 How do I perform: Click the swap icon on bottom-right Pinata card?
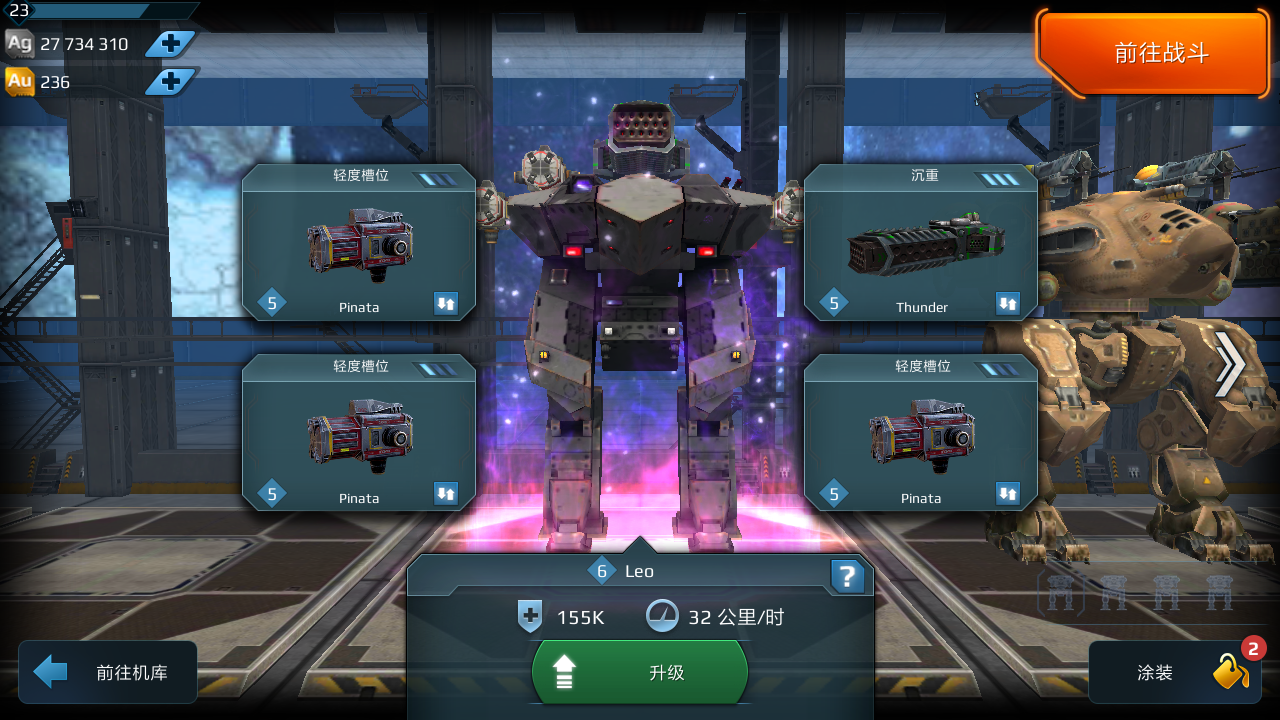[1009, 492]
